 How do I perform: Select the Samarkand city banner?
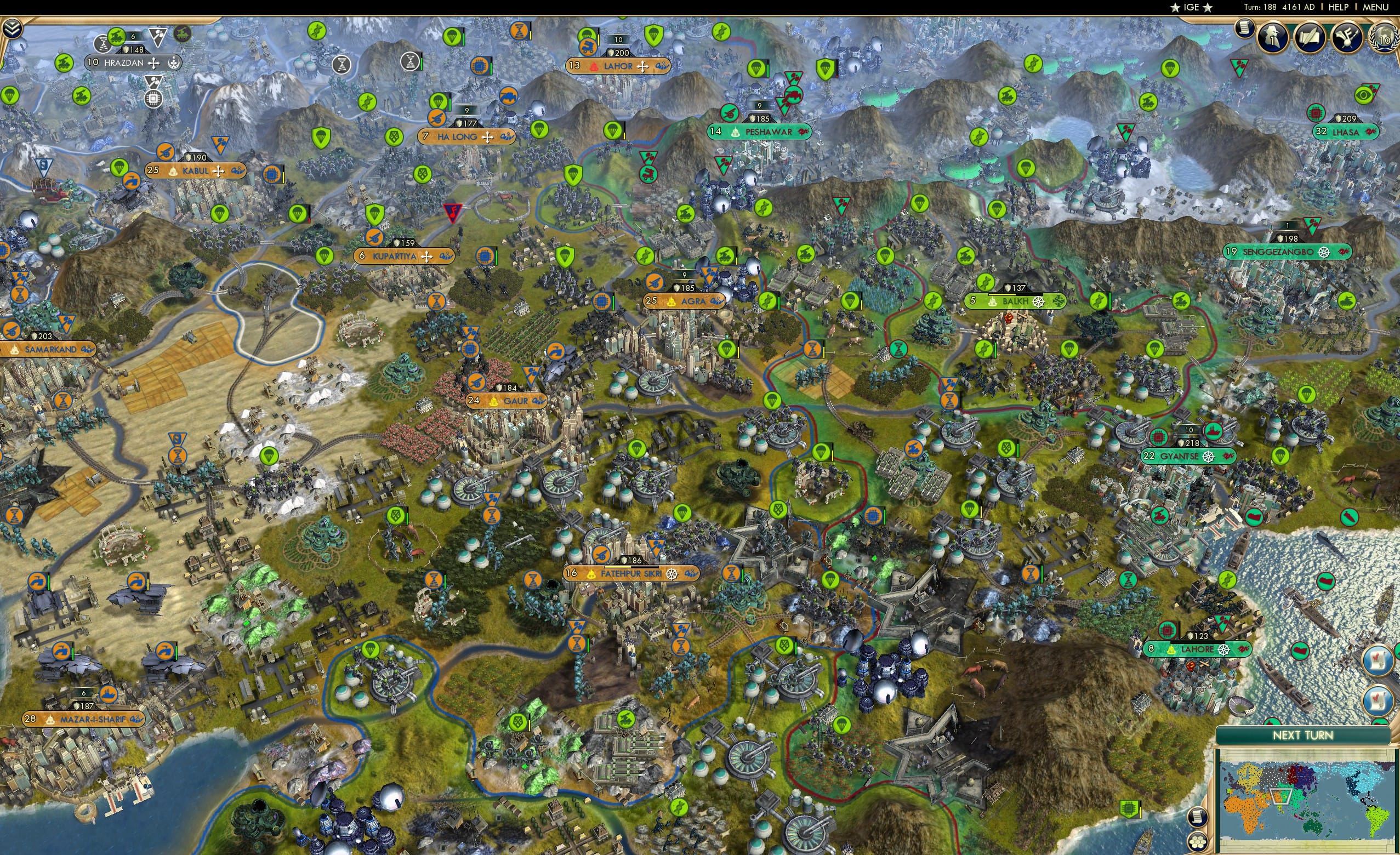point(50,349)
